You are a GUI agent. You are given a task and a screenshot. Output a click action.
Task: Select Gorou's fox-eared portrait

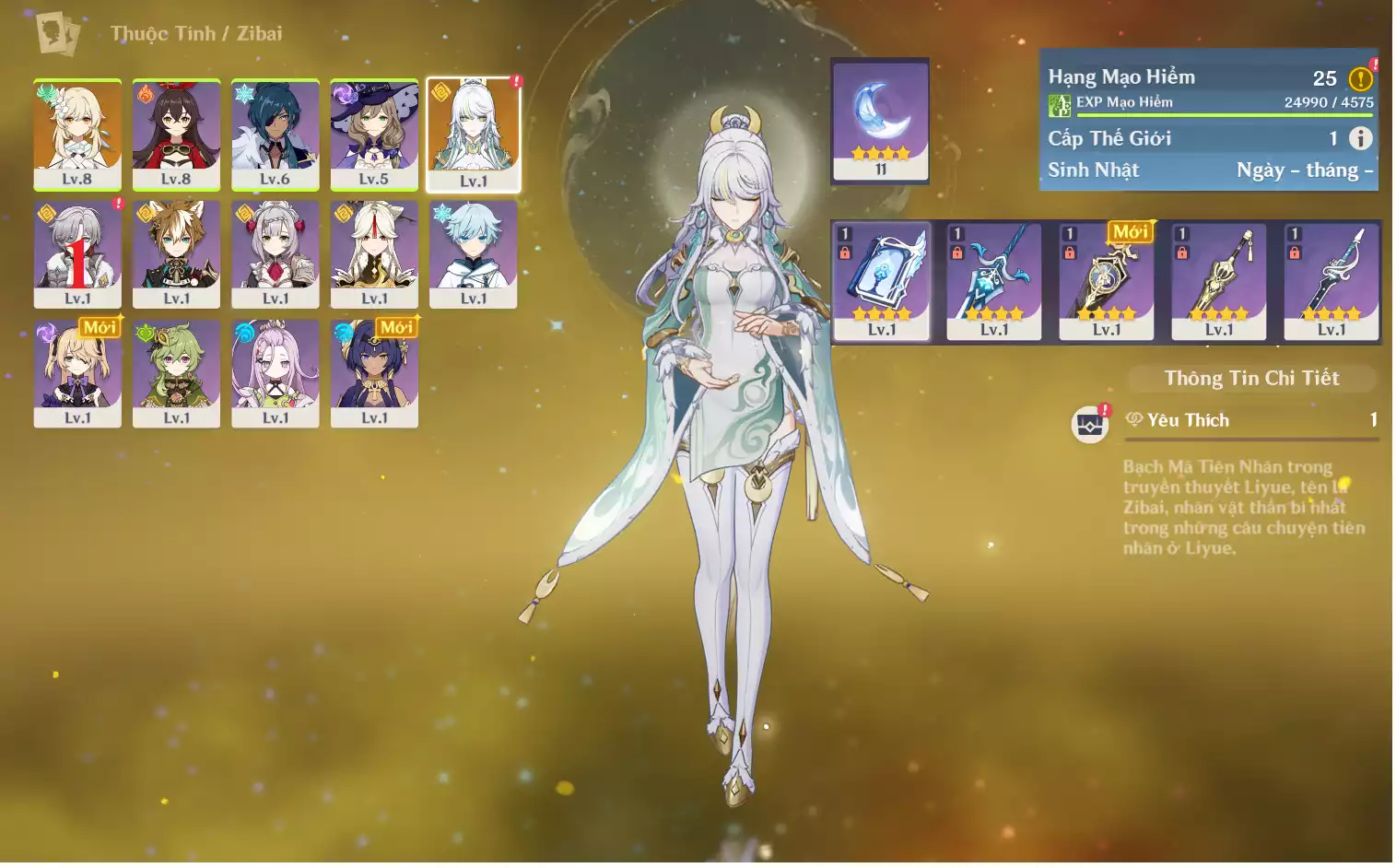176,253
